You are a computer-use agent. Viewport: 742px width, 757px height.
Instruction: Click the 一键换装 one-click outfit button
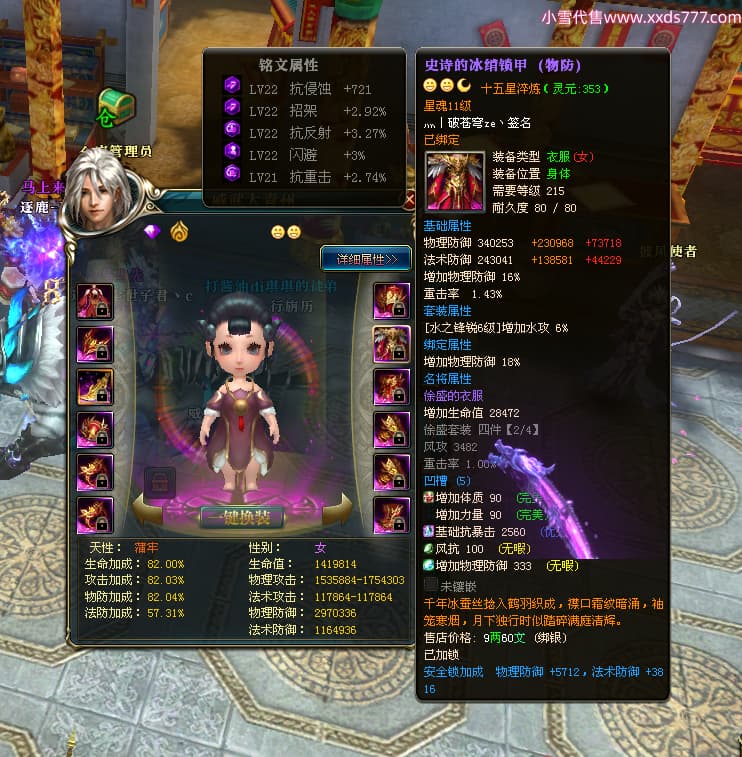(241, 516)
